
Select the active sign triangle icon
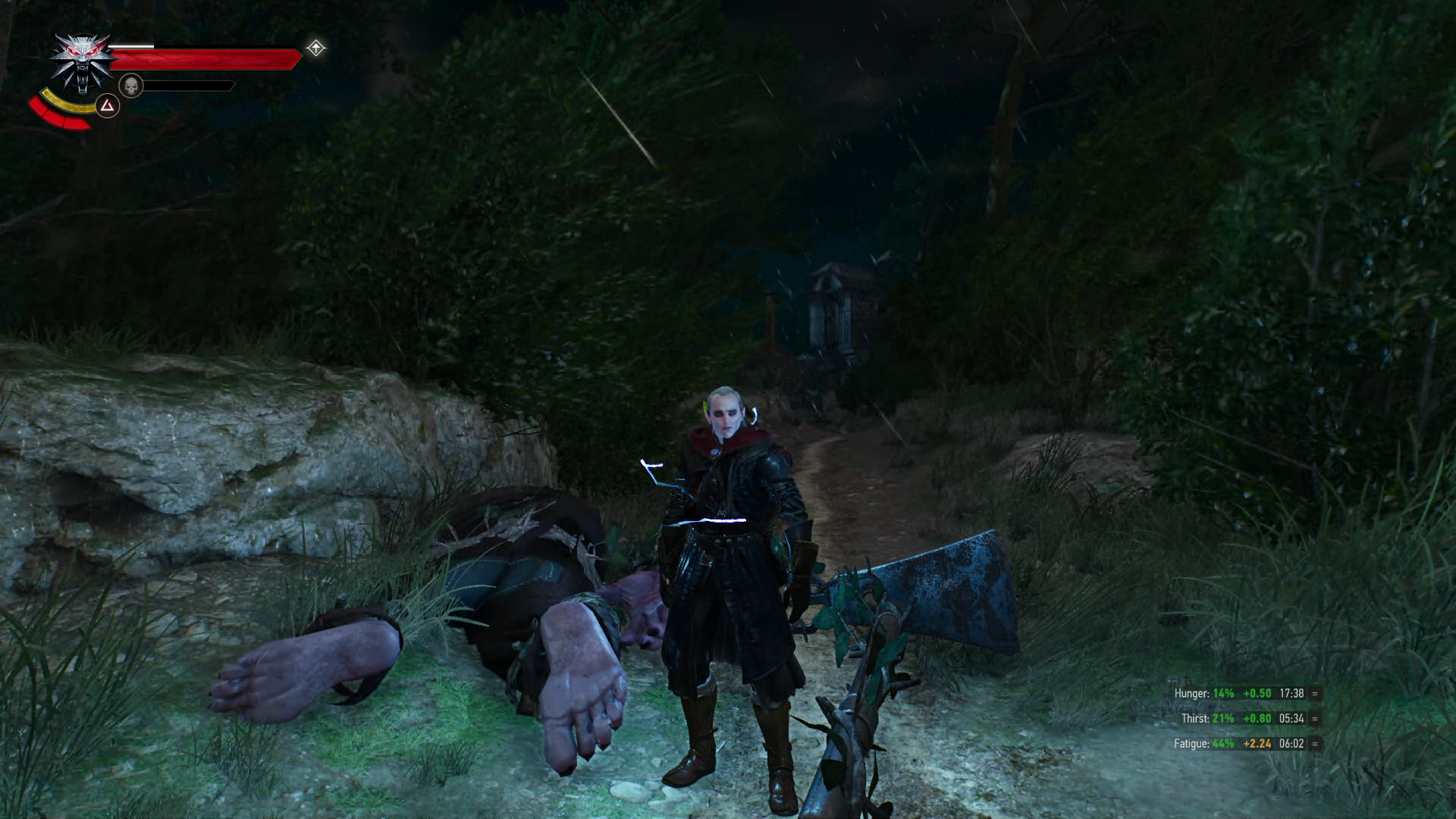pos(108,105)
